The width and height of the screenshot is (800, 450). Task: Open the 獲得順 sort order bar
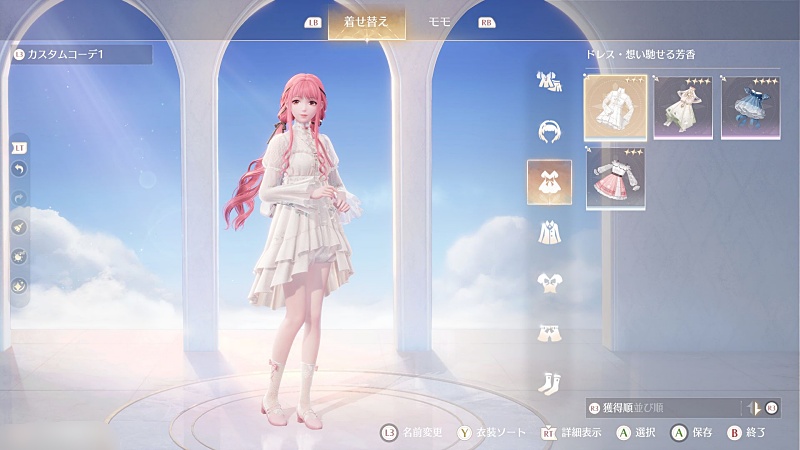(660, 407)
